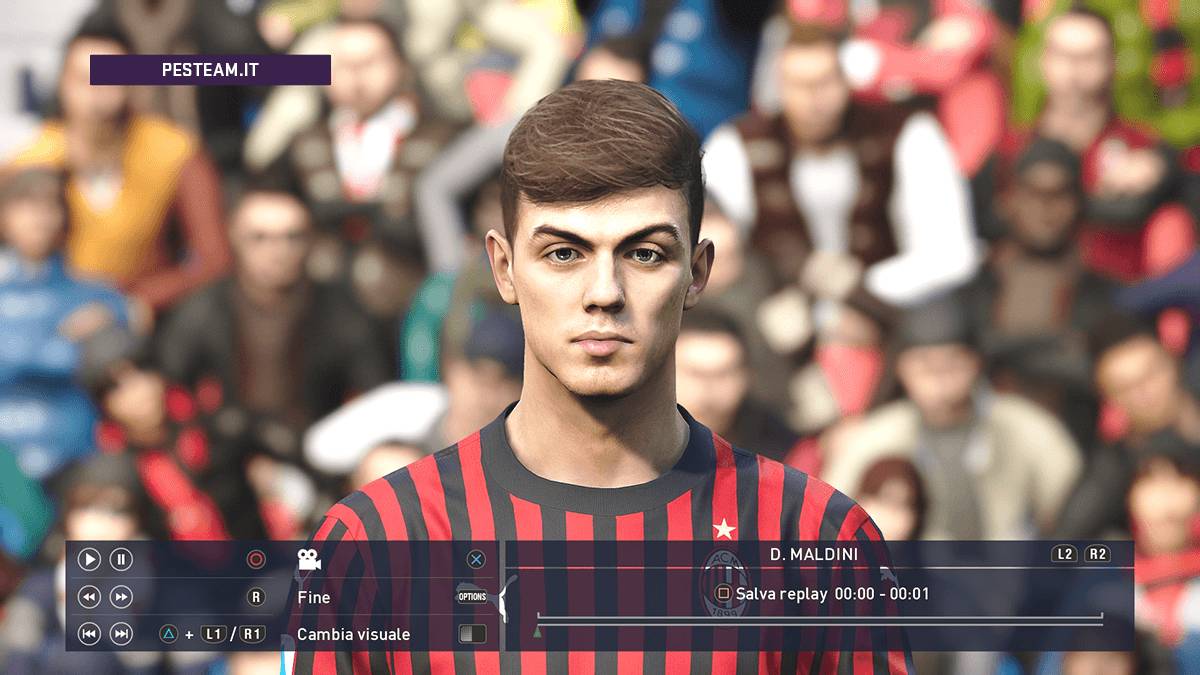This screenshot has height=675, width=1200.
Task: Select the movie camera icon
Action: (x=309, y=560)
